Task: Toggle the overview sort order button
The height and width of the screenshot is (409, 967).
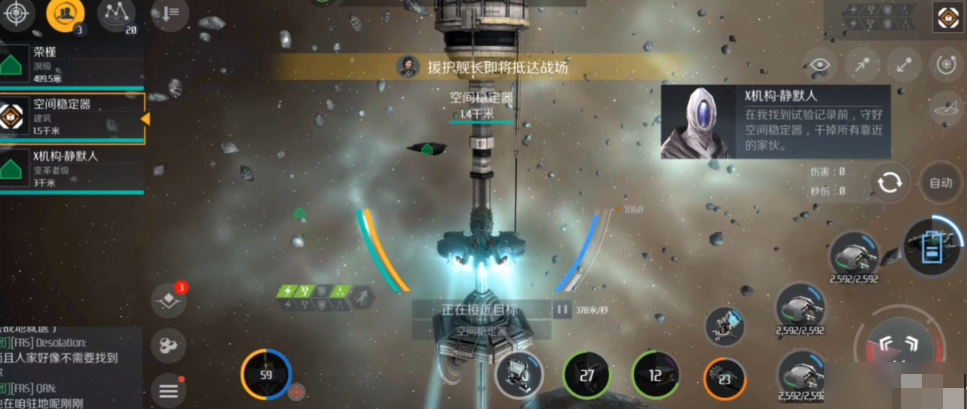Action: click(167, 14)
